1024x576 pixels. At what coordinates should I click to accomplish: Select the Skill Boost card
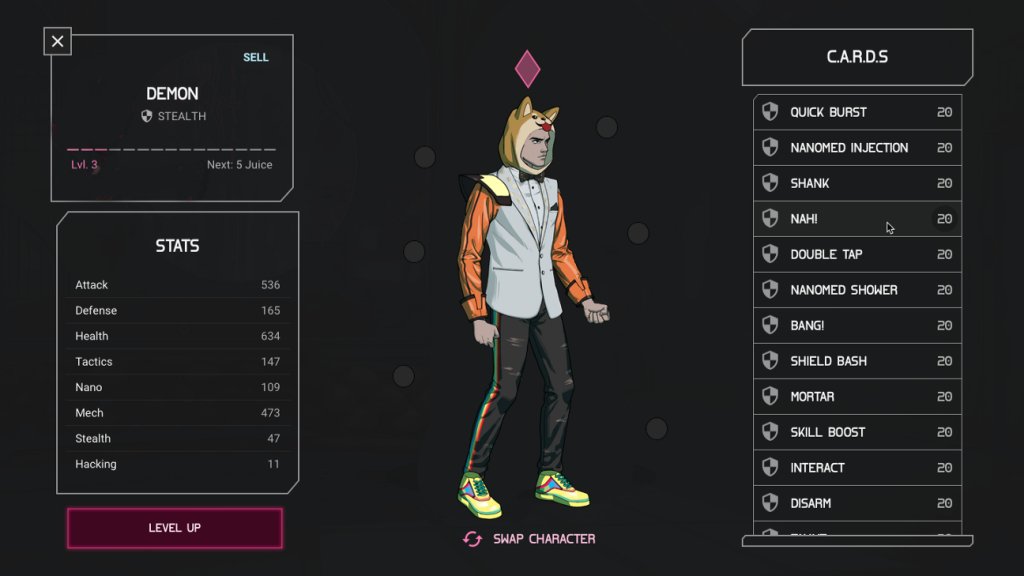[857, 432]
